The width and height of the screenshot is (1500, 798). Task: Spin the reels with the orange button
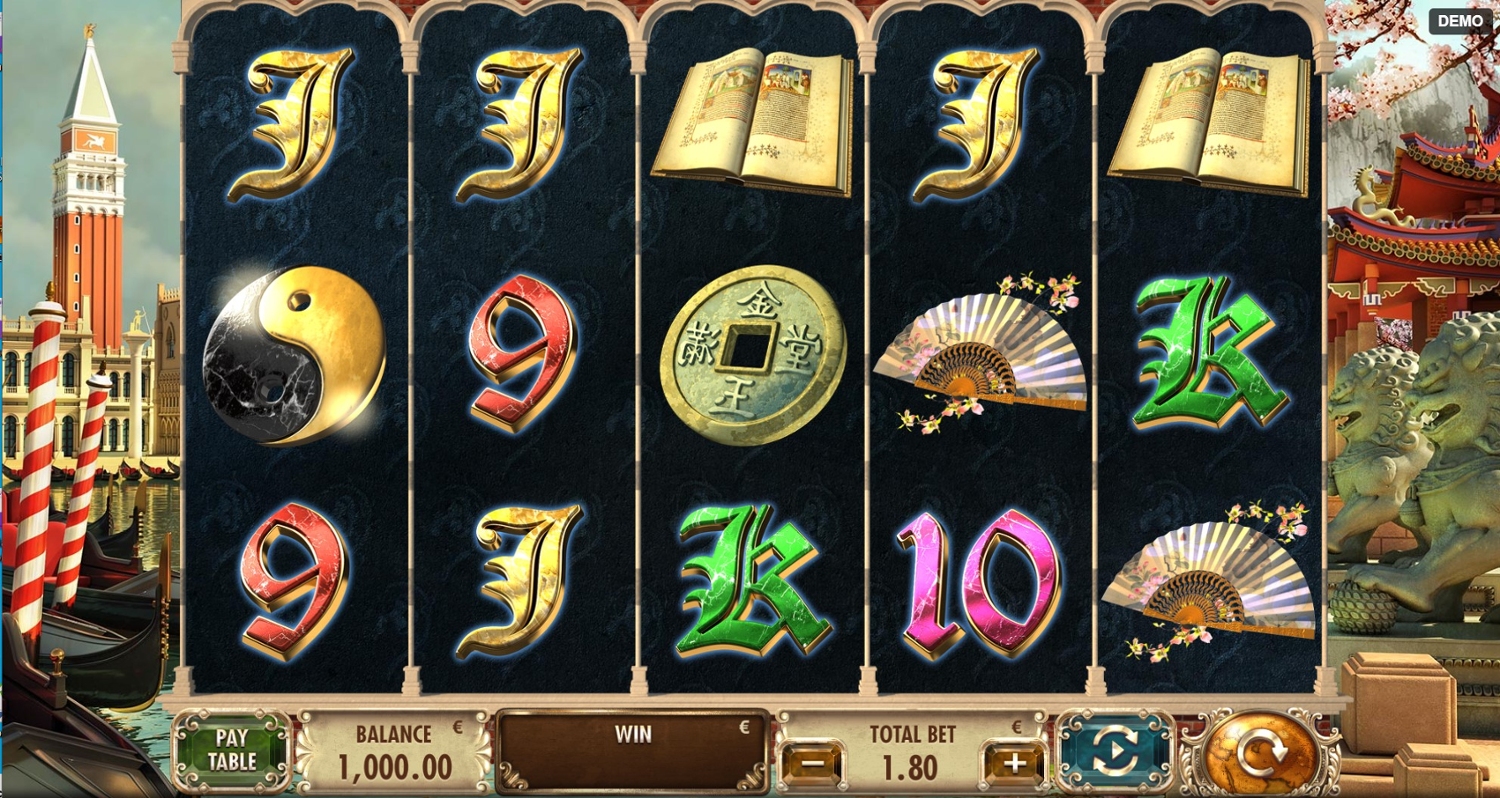click(1258, 753)
